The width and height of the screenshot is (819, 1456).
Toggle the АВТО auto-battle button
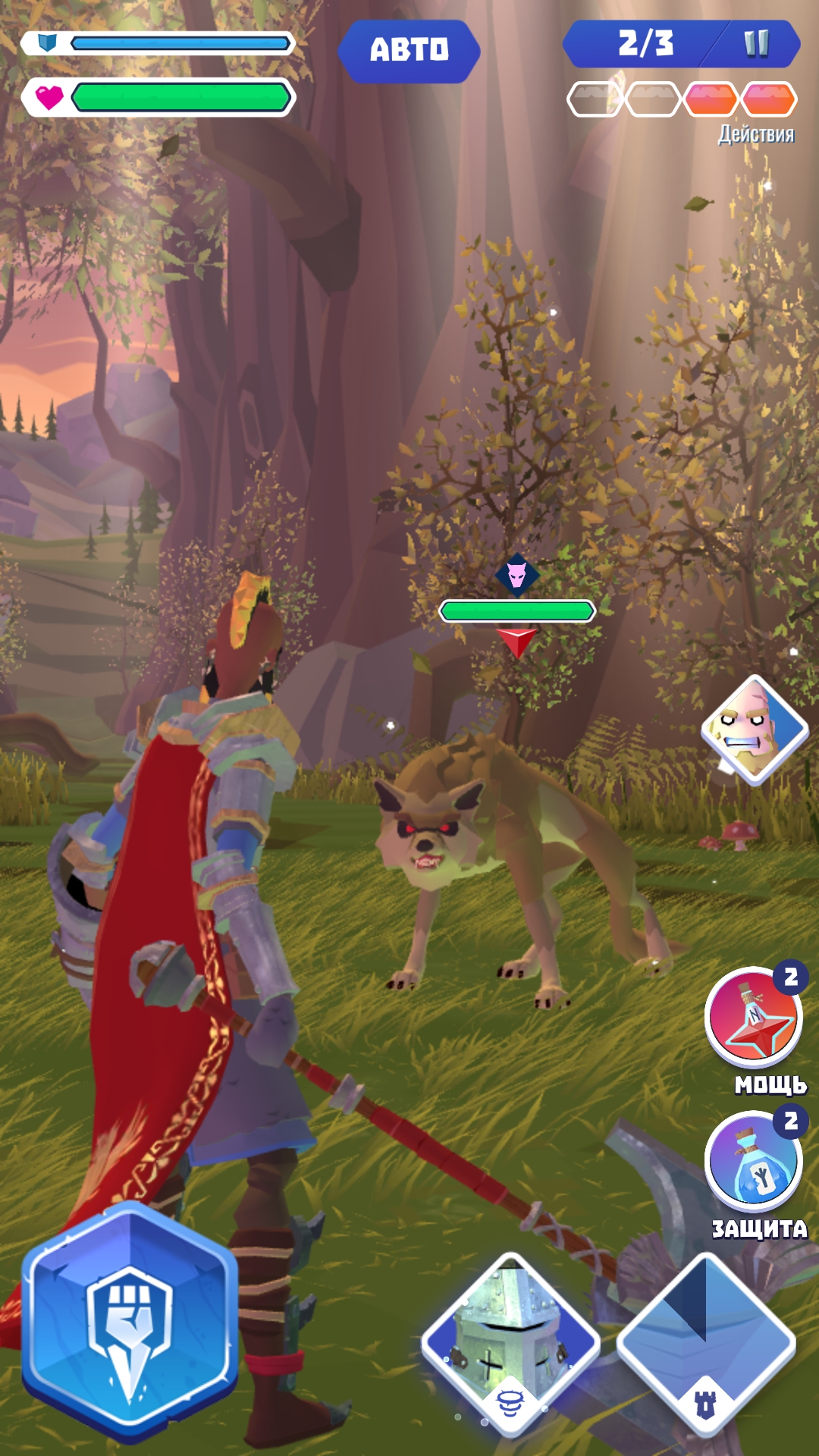click(409, 50)
